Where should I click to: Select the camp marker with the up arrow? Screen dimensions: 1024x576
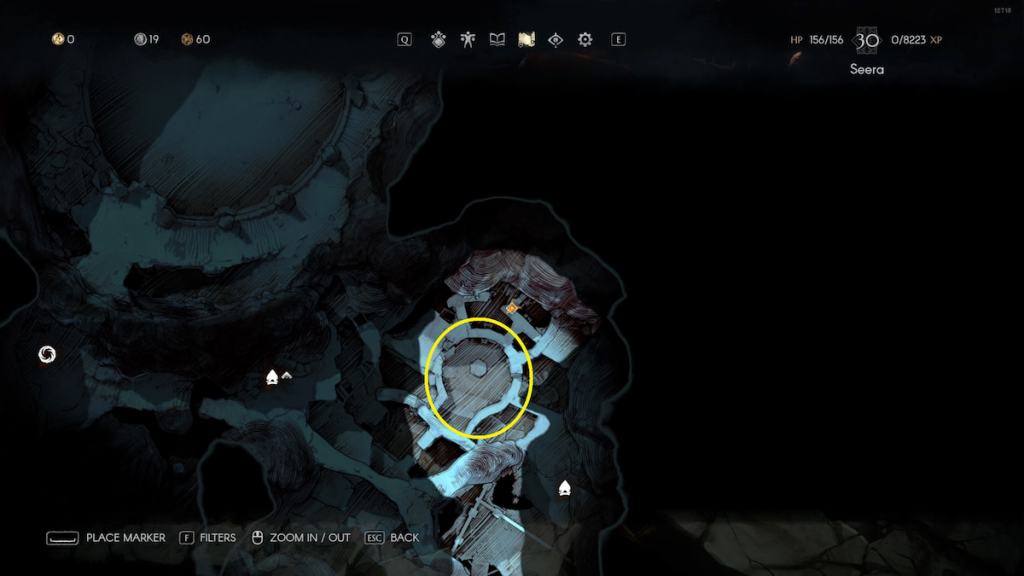click(272, 377)
